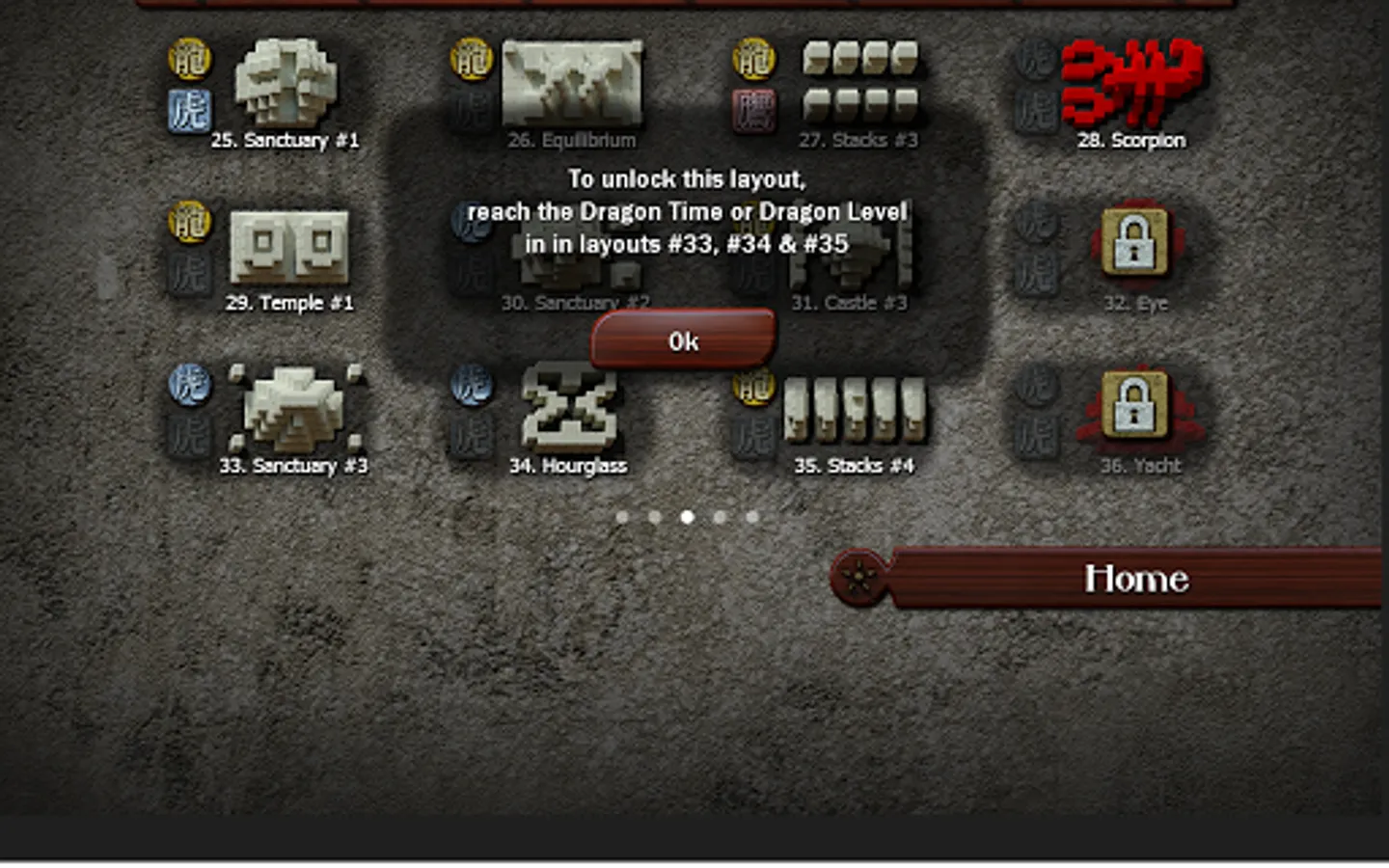This screenshot has height=868, width=1389.
Task: Select the Hourglass layout
Action: pyautogui.click(x=569, y=412)
